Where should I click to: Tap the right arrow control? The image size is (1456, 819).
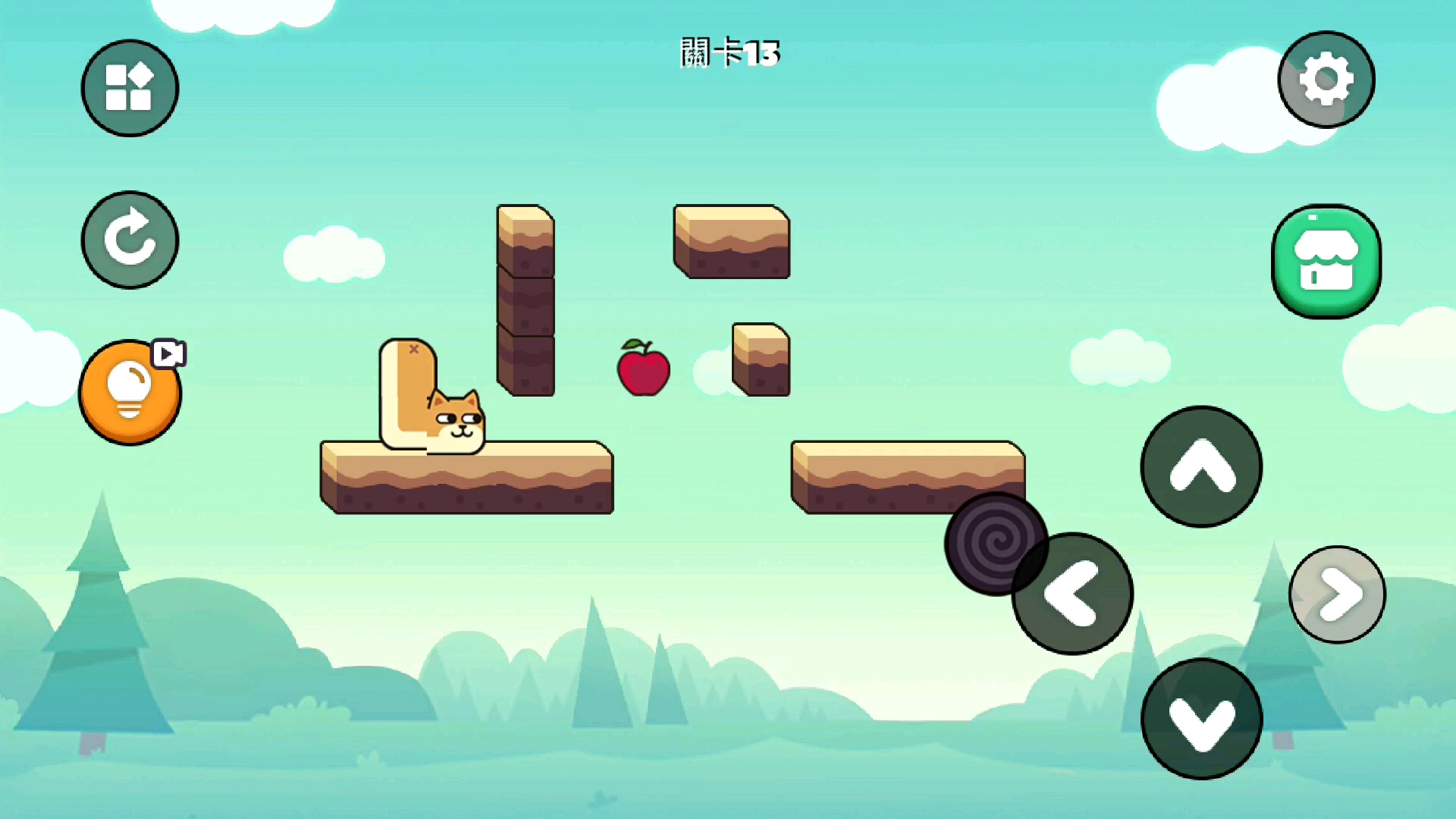coord(1337,595)
